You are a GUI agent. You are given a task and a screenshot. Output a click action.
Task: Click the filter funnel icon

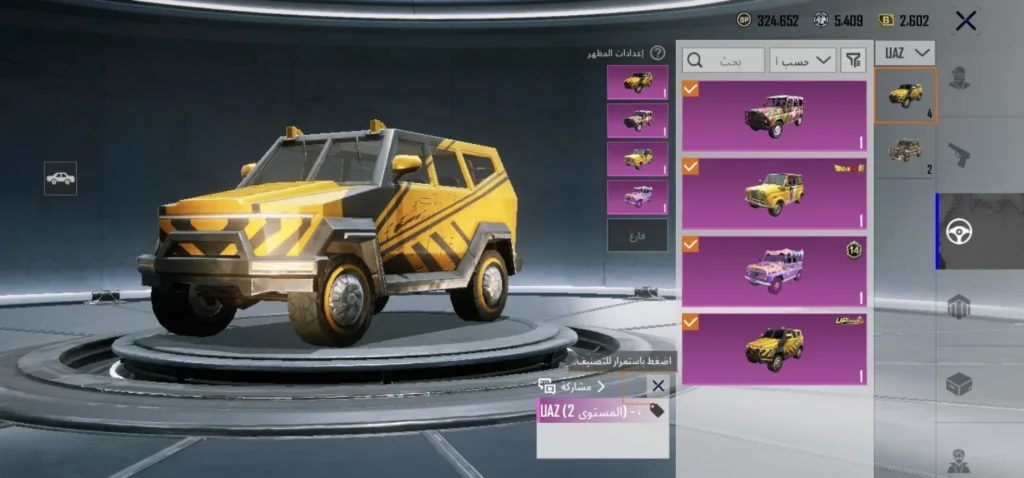(x=852, y=60)
